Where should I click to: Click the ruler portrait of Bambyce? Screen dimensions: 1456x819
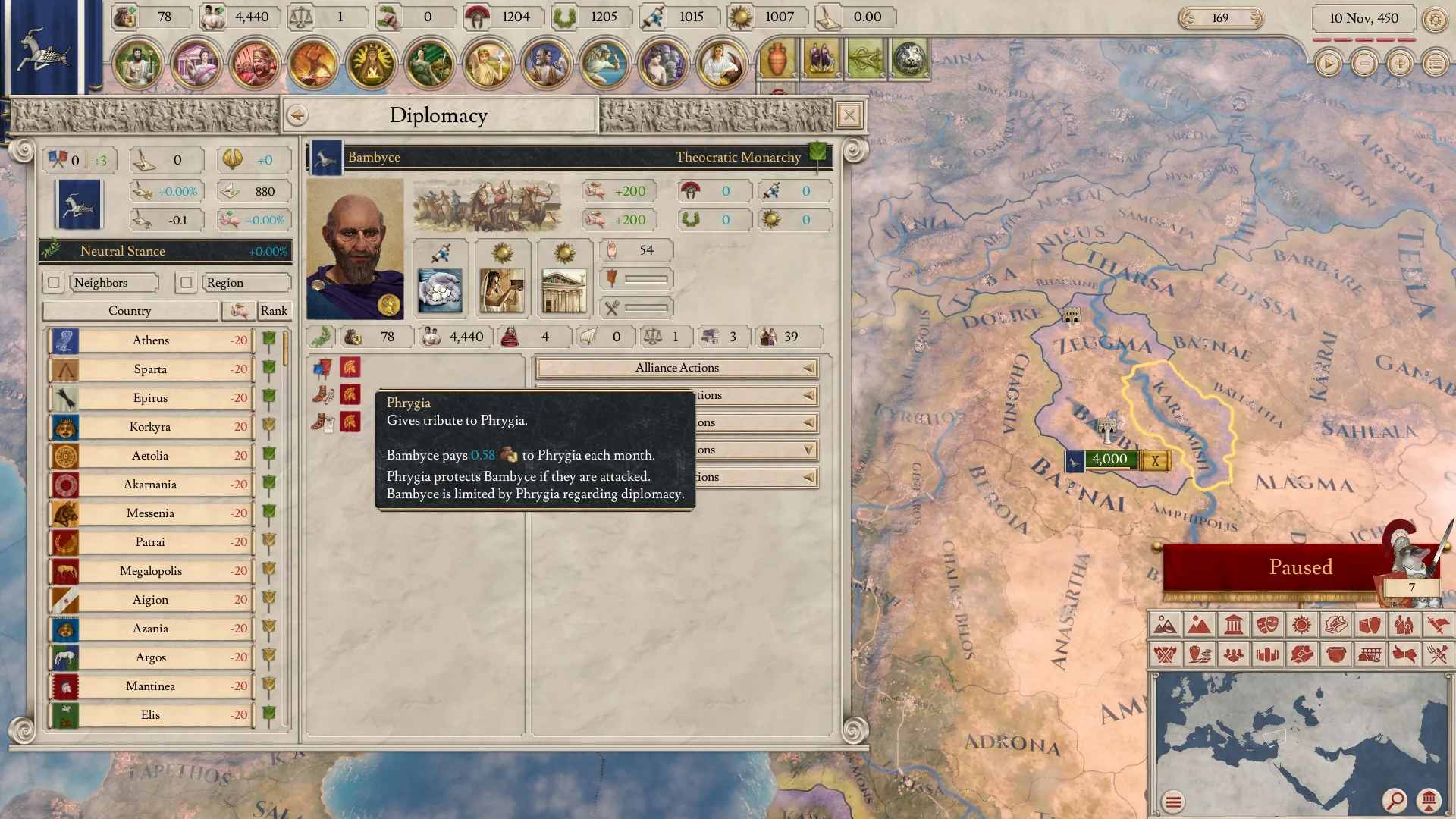[355, 249]
